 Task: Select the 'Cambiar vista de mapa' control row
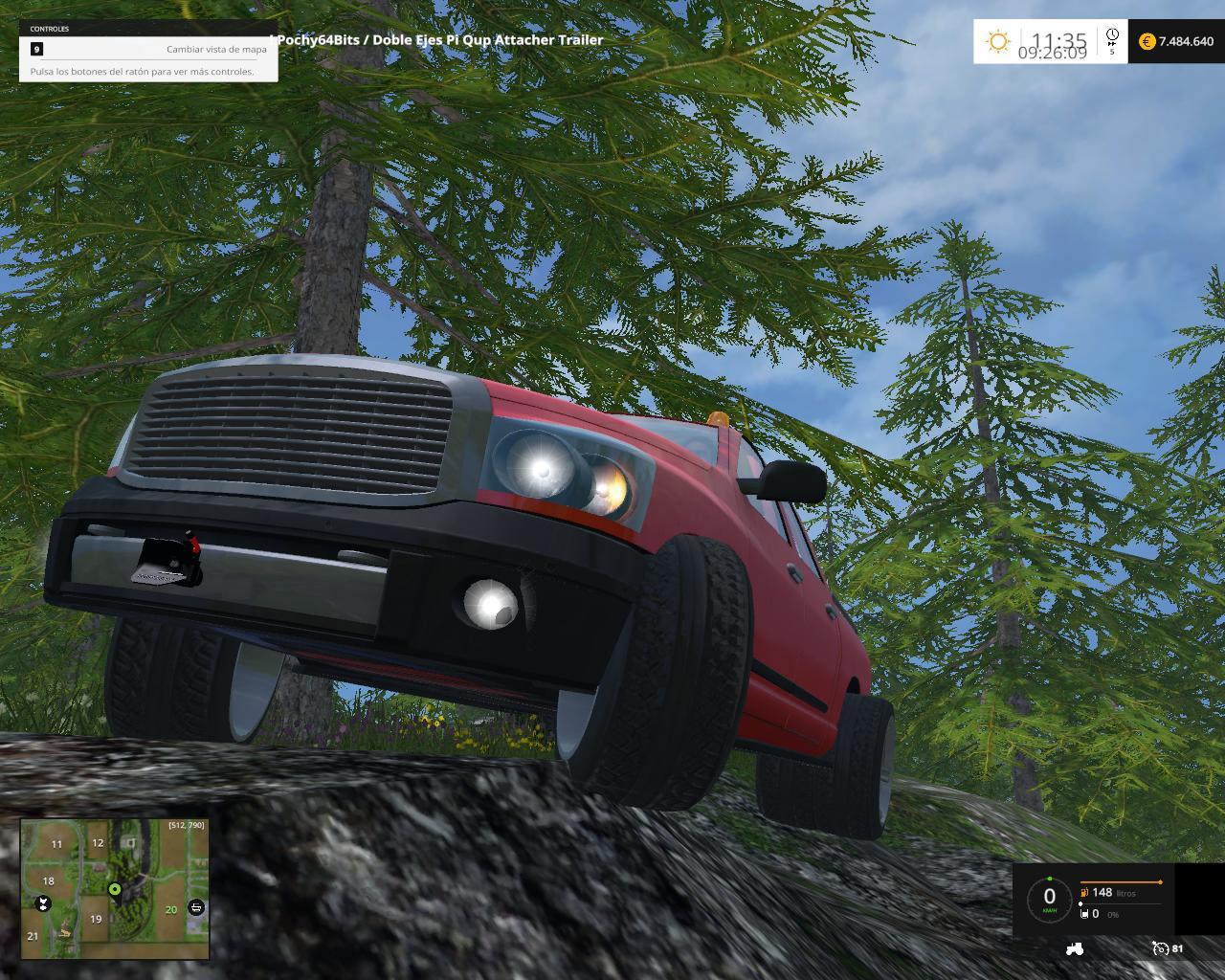pyautogui.click(x=148, y=49)
